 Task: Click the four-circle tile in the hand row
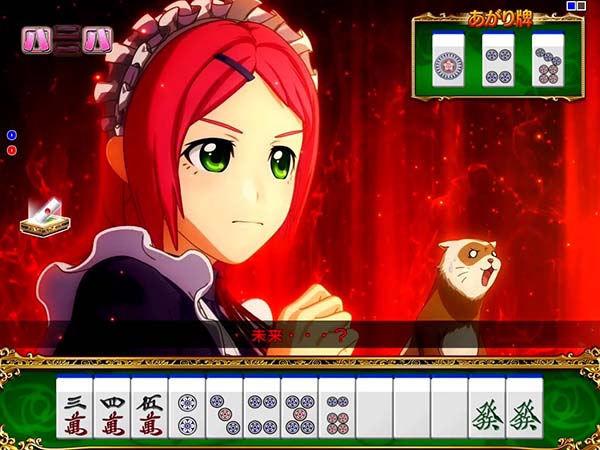coord(262,409)
